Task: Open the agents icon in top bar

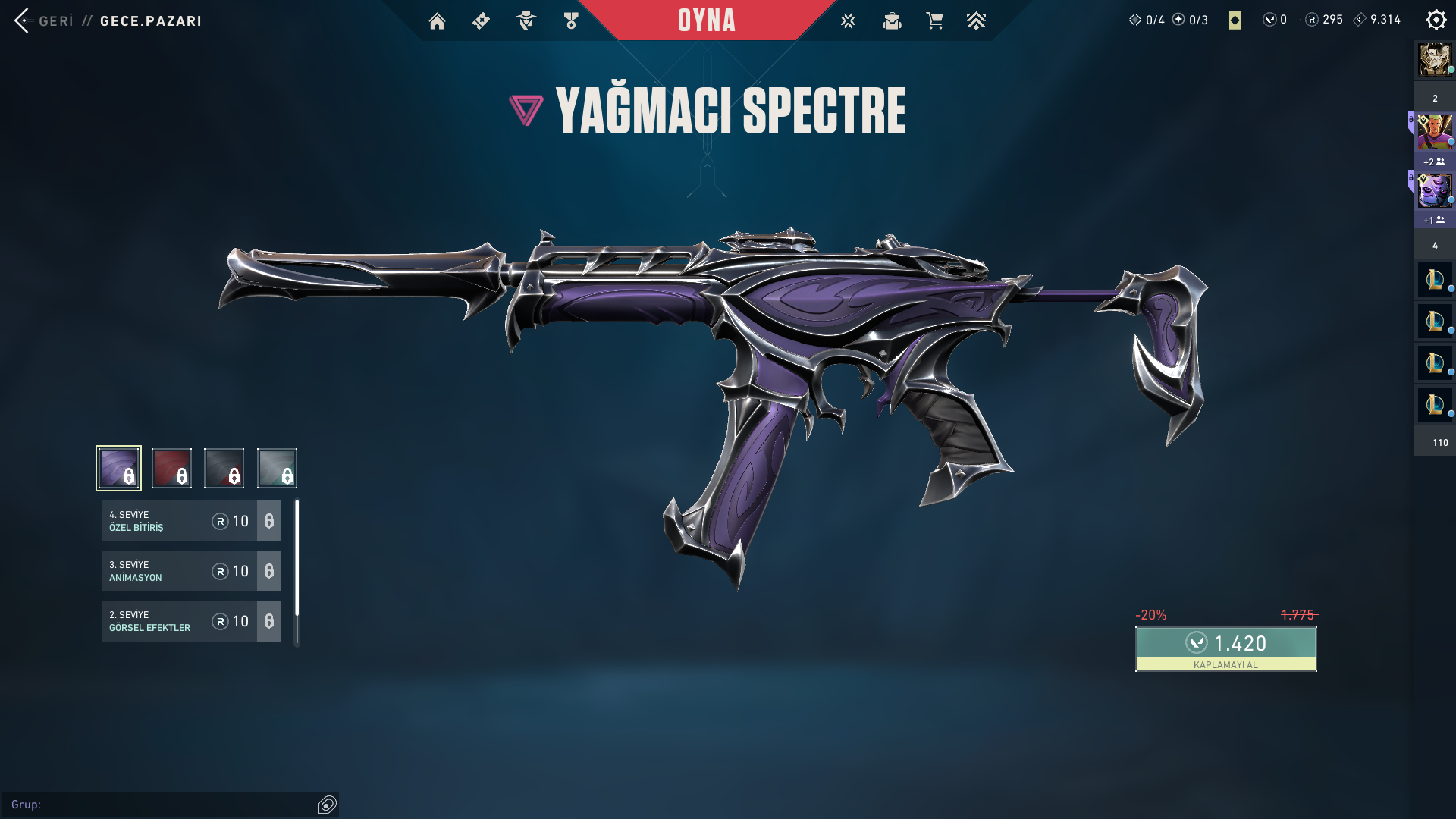Action: (526, 21)
